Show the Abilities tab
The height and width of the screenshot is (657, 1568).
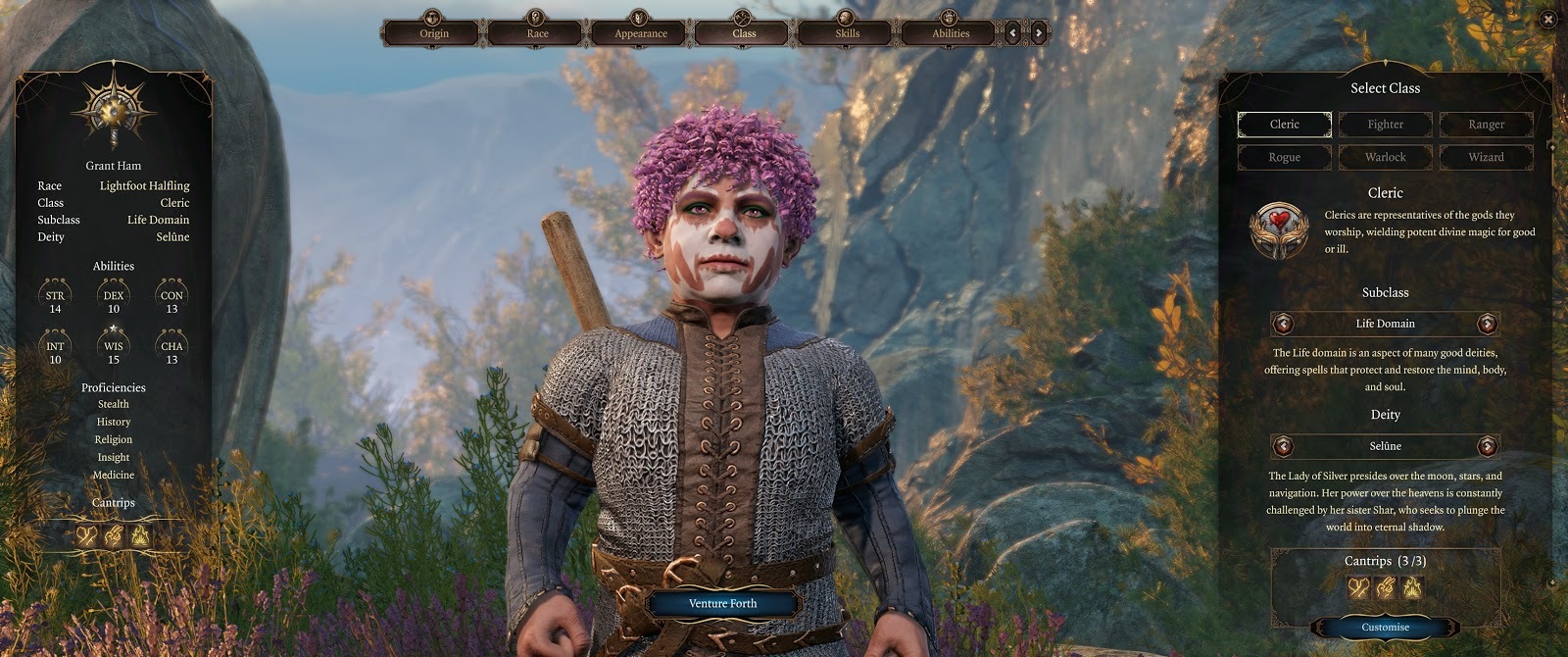click(950, 32)
